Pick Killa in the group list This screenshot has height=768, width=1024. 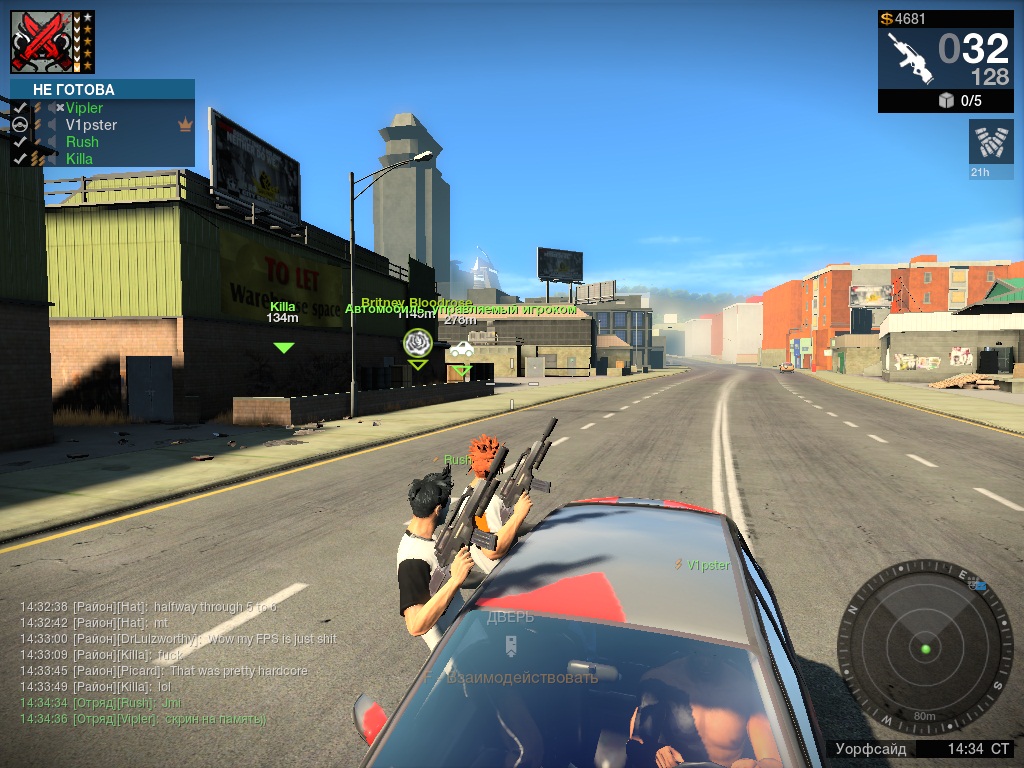(x=79, y=159)
